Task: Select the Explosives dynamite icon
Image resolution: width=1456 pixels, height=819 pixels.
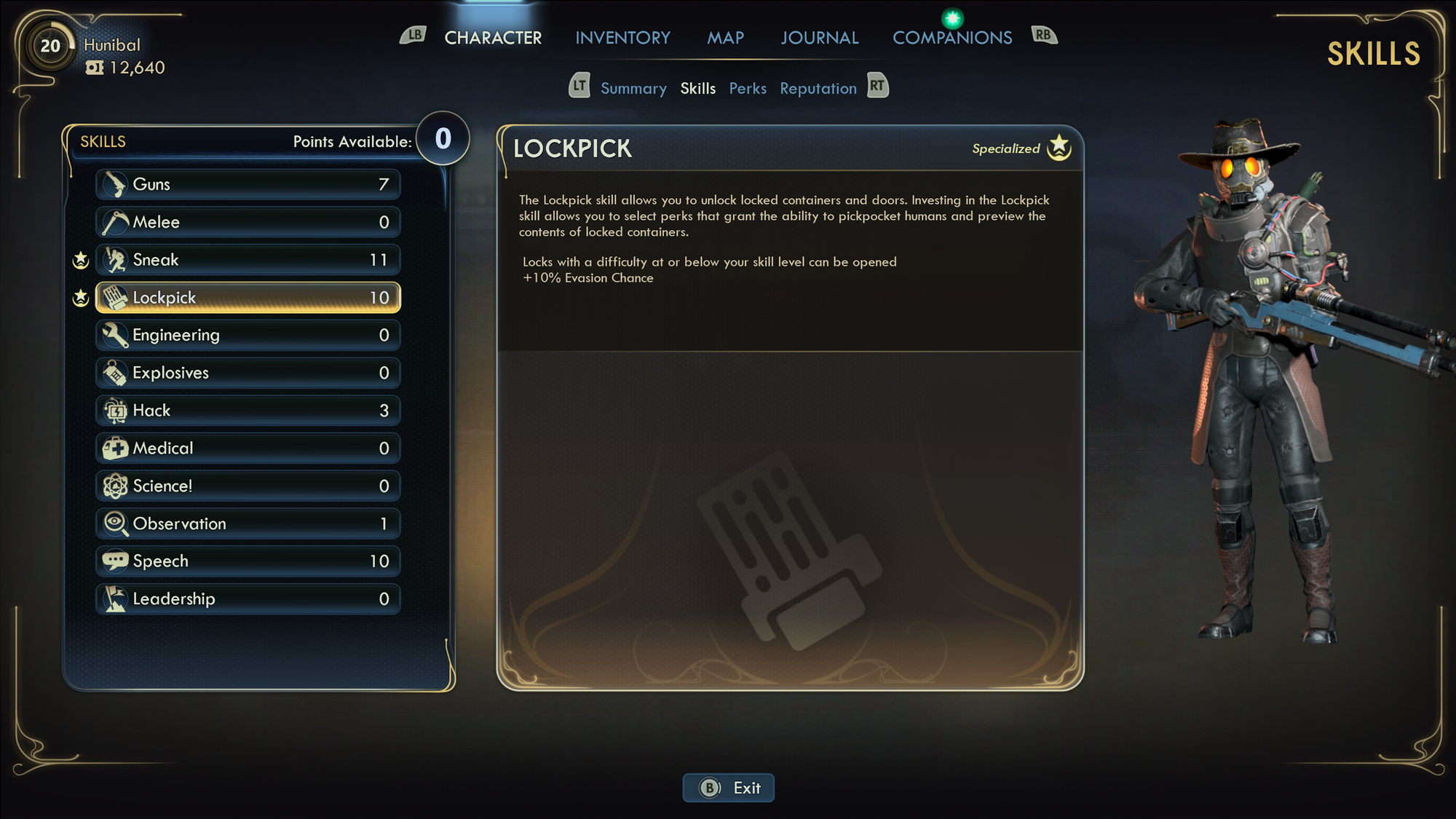Action: click(x=113, y=372)
